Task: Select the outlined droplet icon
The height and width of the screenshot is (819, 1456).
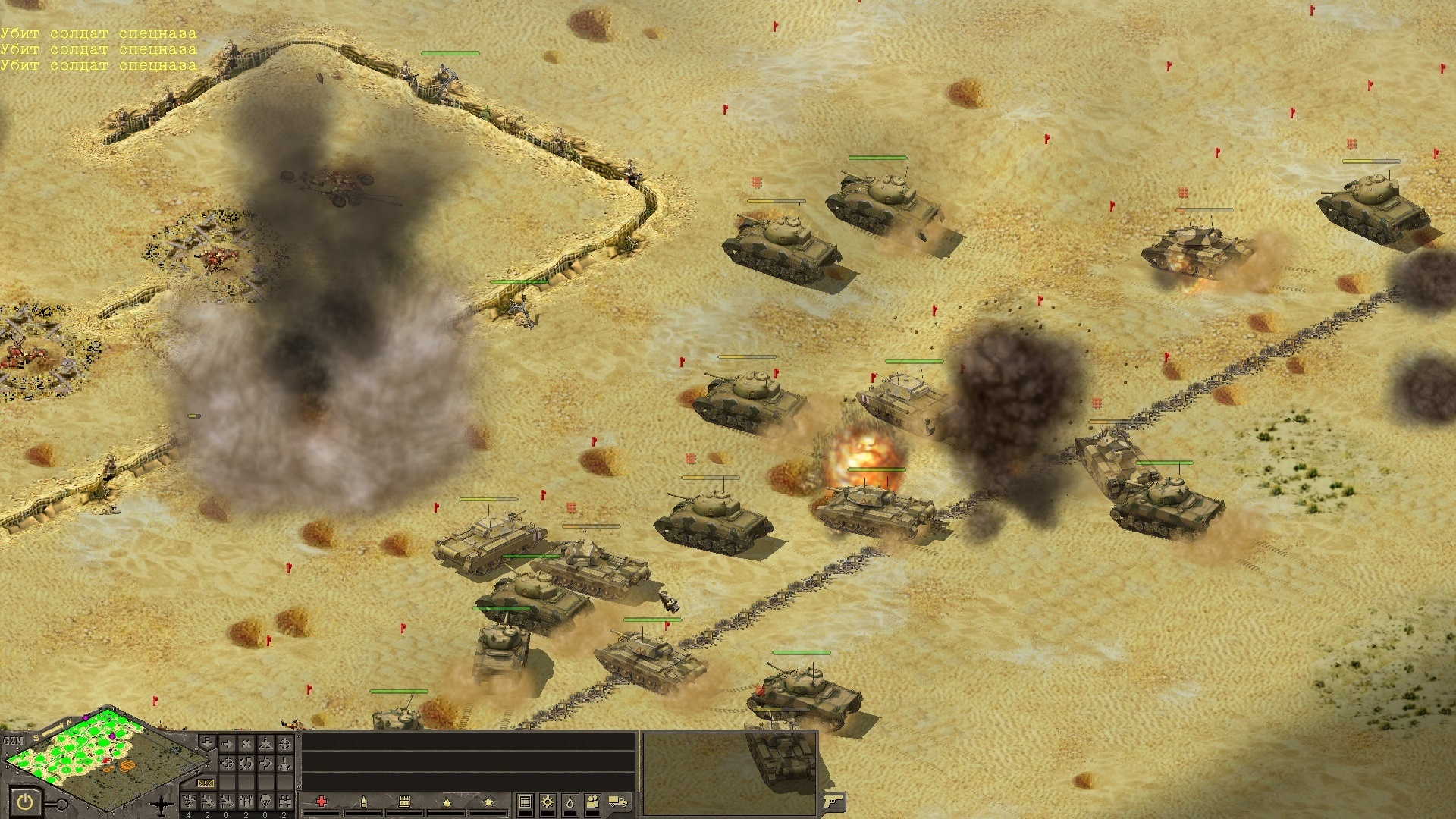Action: (570, 802)
